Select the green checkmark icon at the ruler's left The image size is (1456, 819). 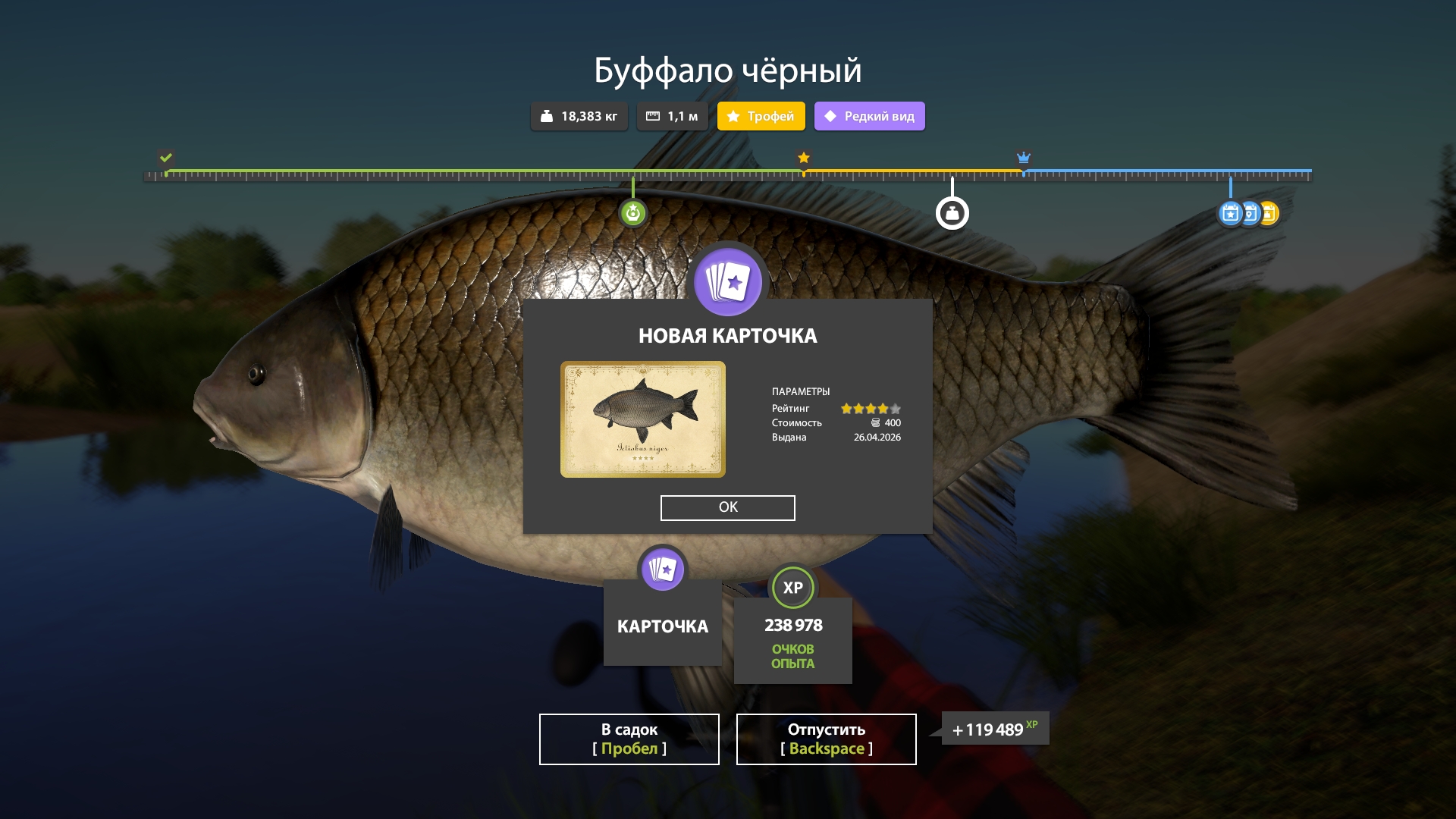coord(166,158)
